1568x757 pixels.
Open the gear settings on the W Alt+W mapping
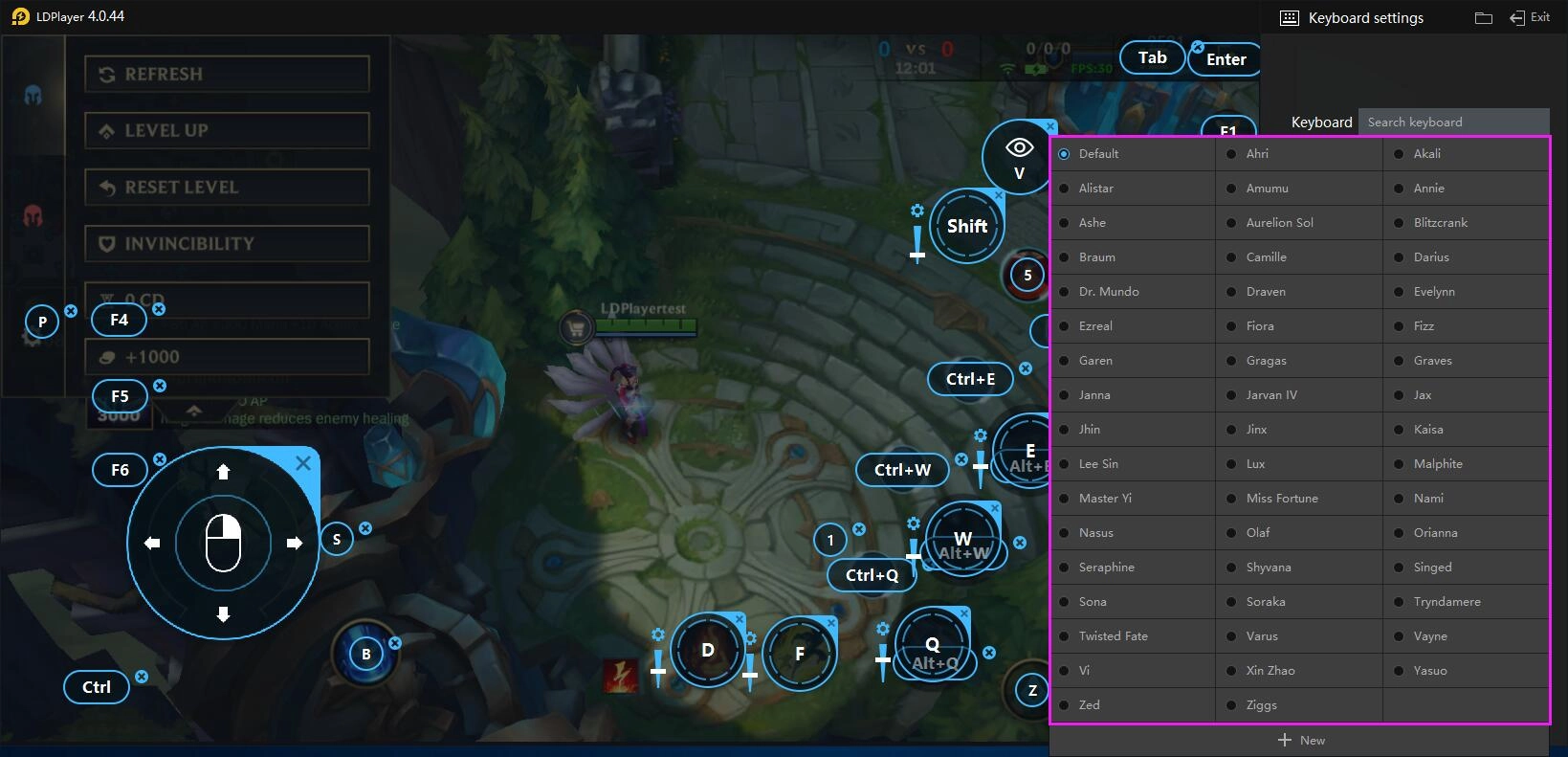click(913, 523)
